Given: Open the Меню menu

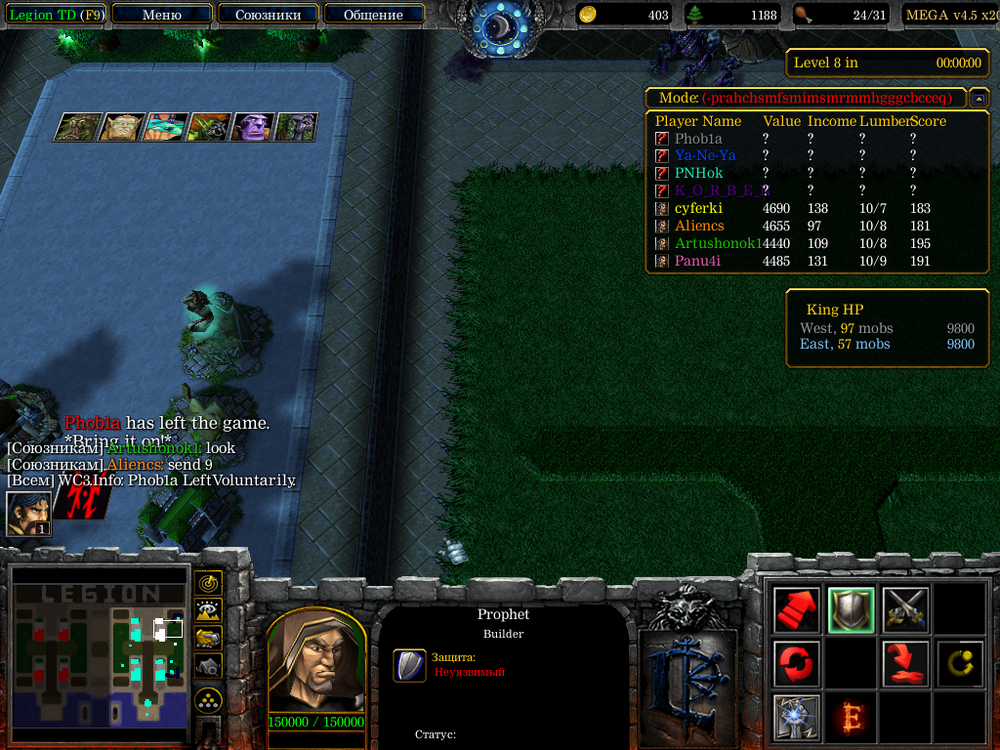Looking at the screenshot, I should [162, 15].
